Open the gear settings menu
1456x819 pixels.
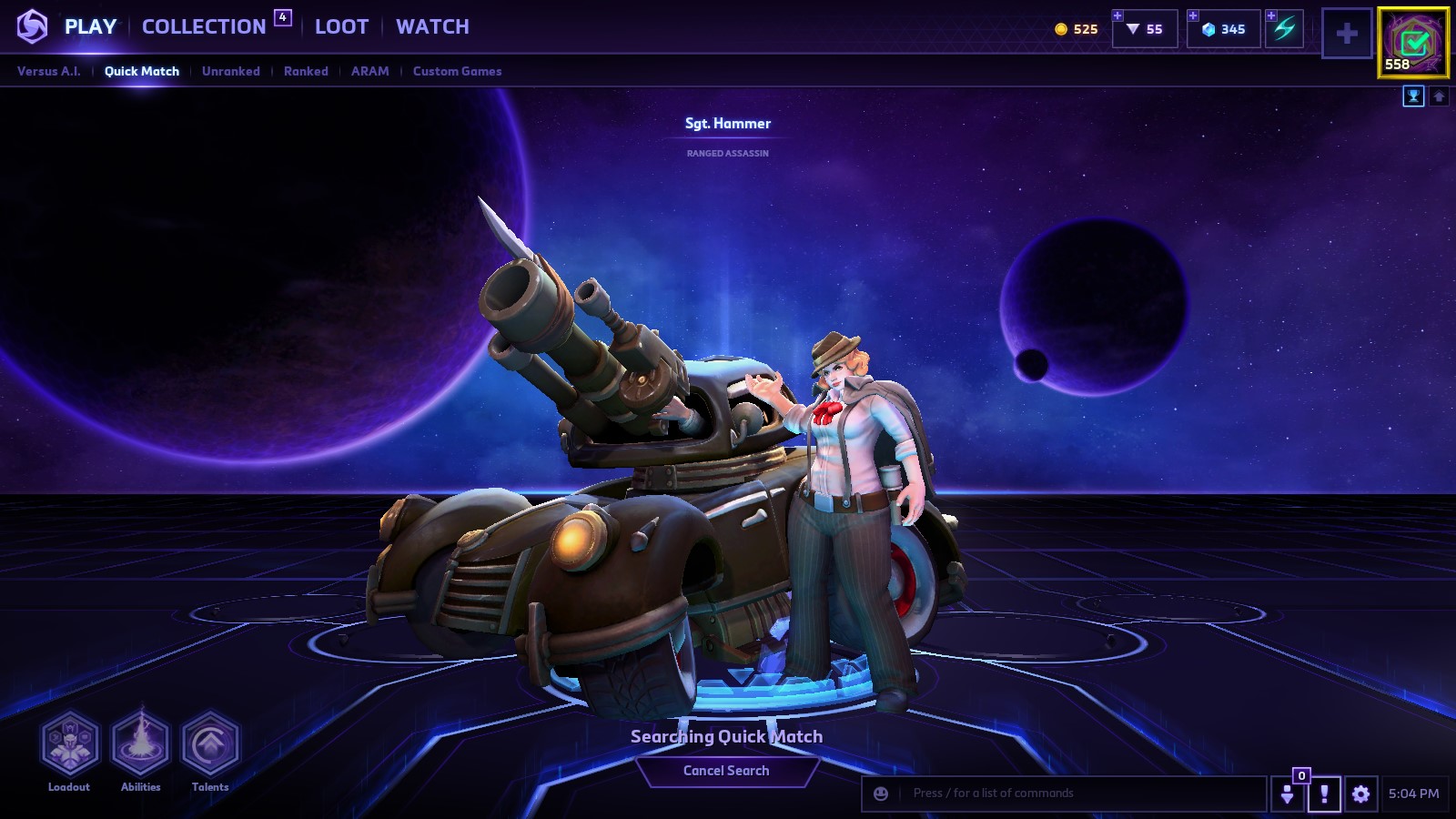pos(1360,794)
